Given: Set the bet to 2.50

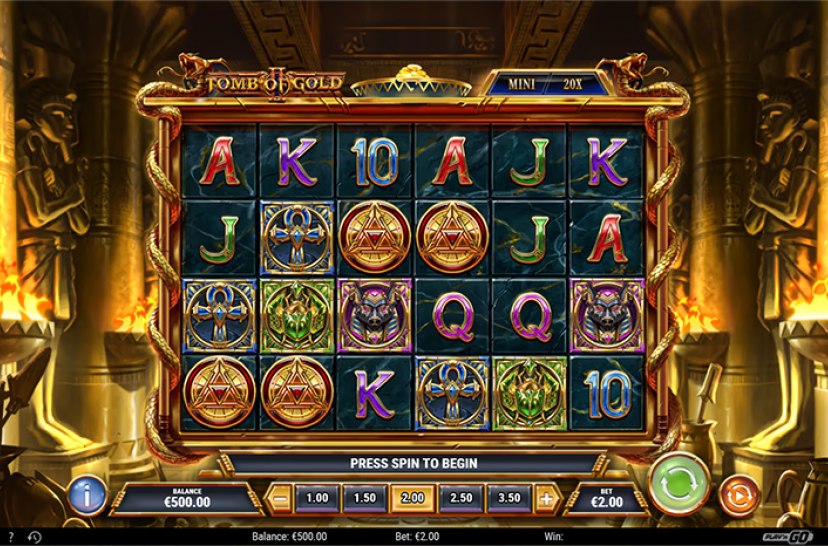Looking at the screenshot, I should point(460,497).
